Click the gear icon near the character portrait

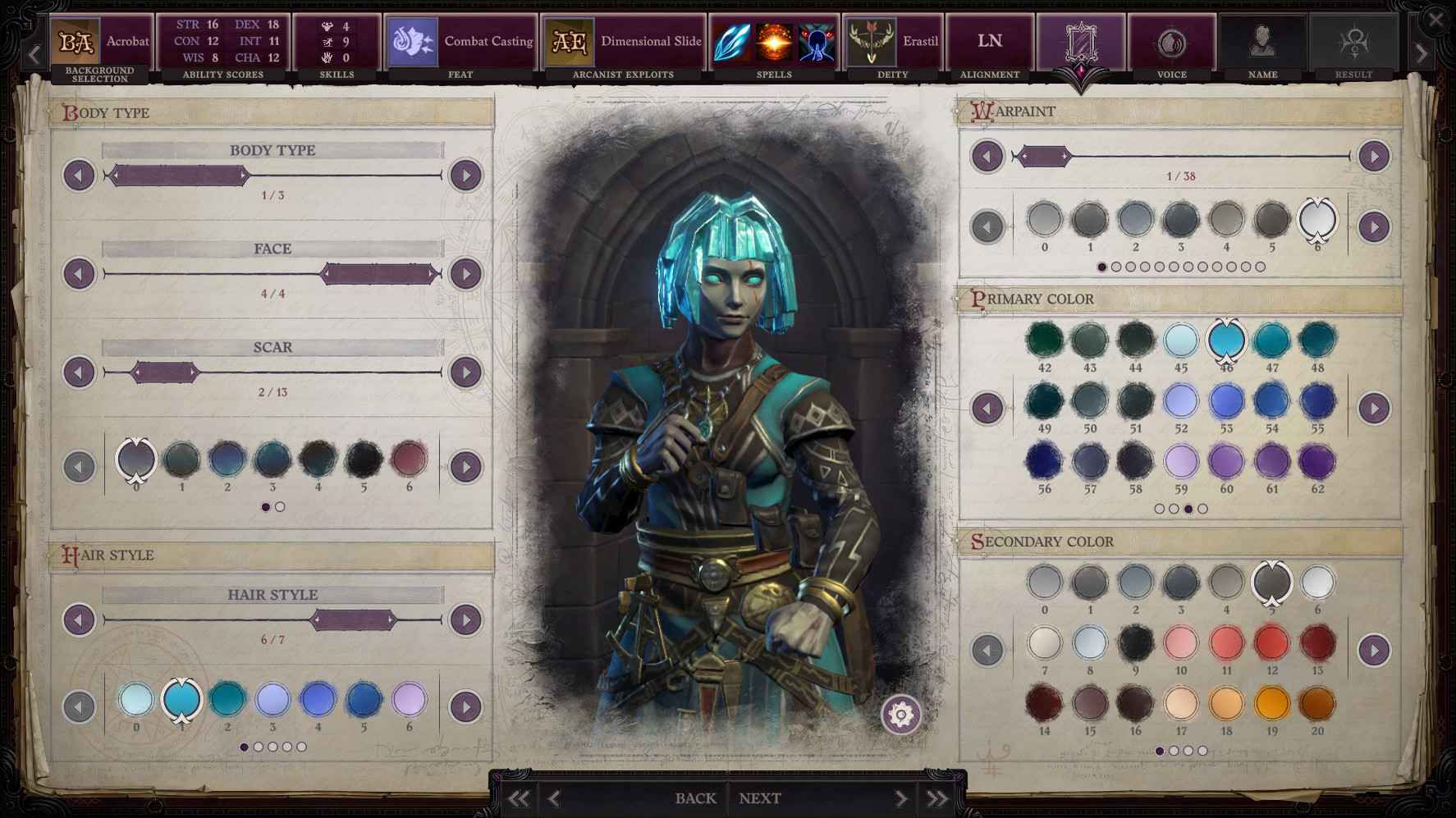coord(900,715)
